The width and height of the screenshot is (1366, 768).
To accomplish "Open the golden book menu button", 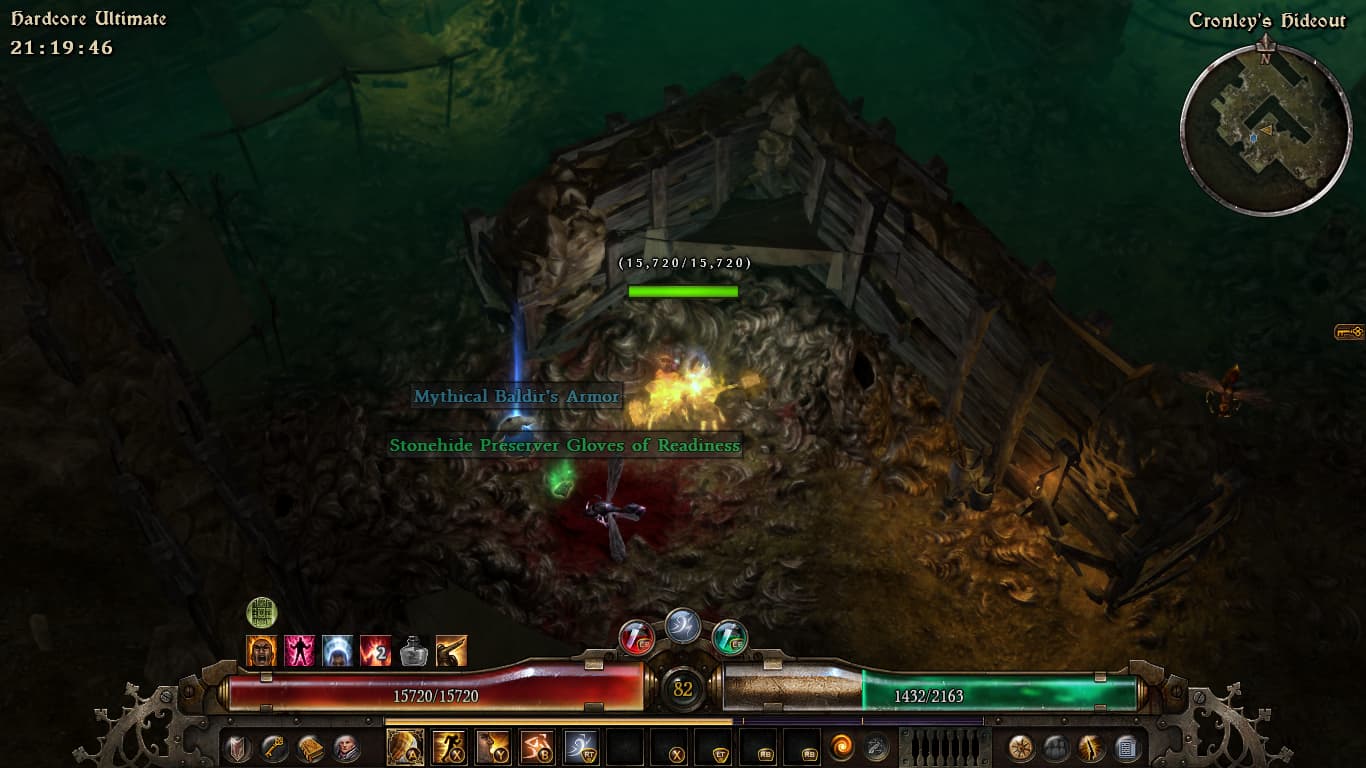I will click(x=311, y=748).
